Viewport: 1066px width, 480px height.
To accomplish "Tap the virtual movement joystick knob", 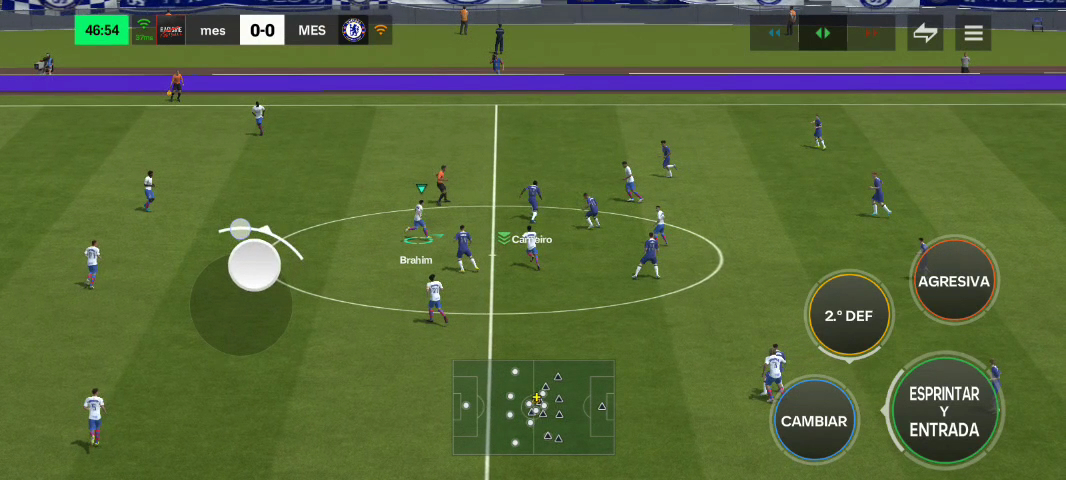I will [x=254, y=266].
